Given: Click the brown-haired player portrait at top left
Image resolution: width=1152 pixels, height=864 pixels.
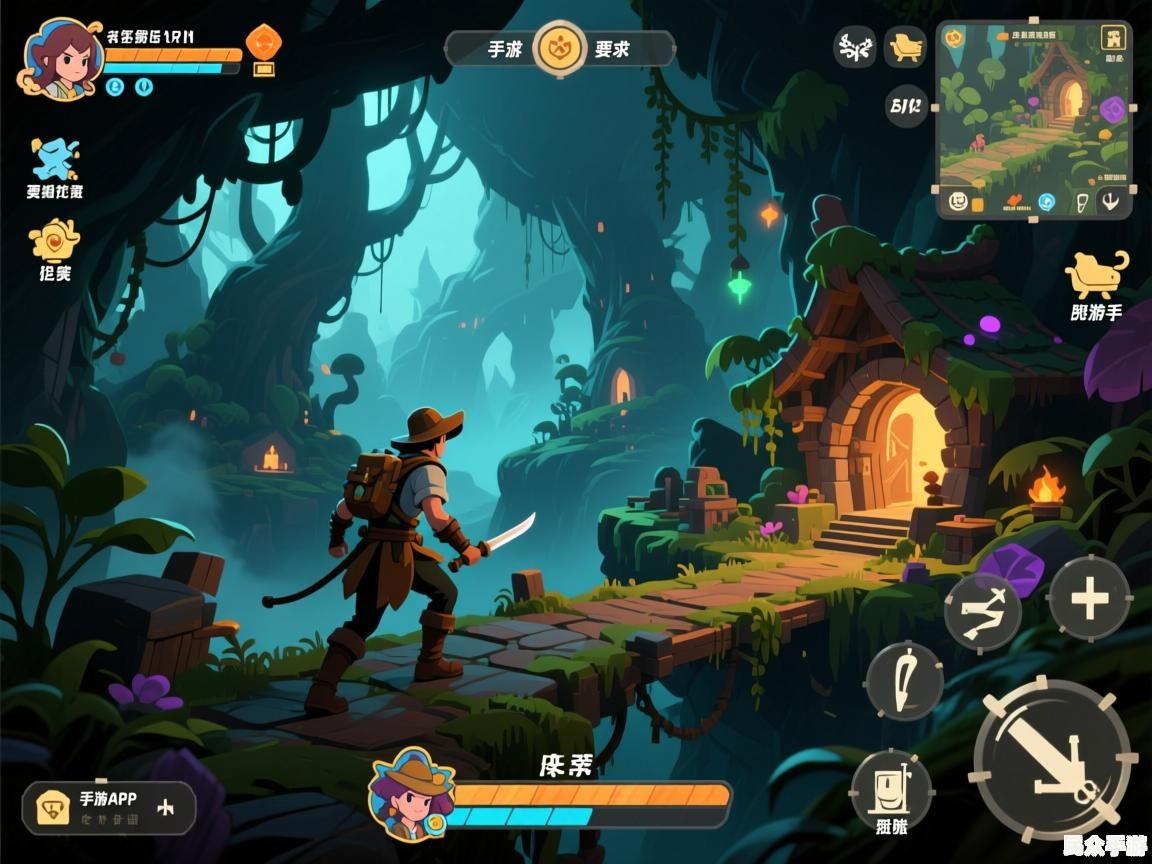Looking at the screenshot, I should coord(62,56).
